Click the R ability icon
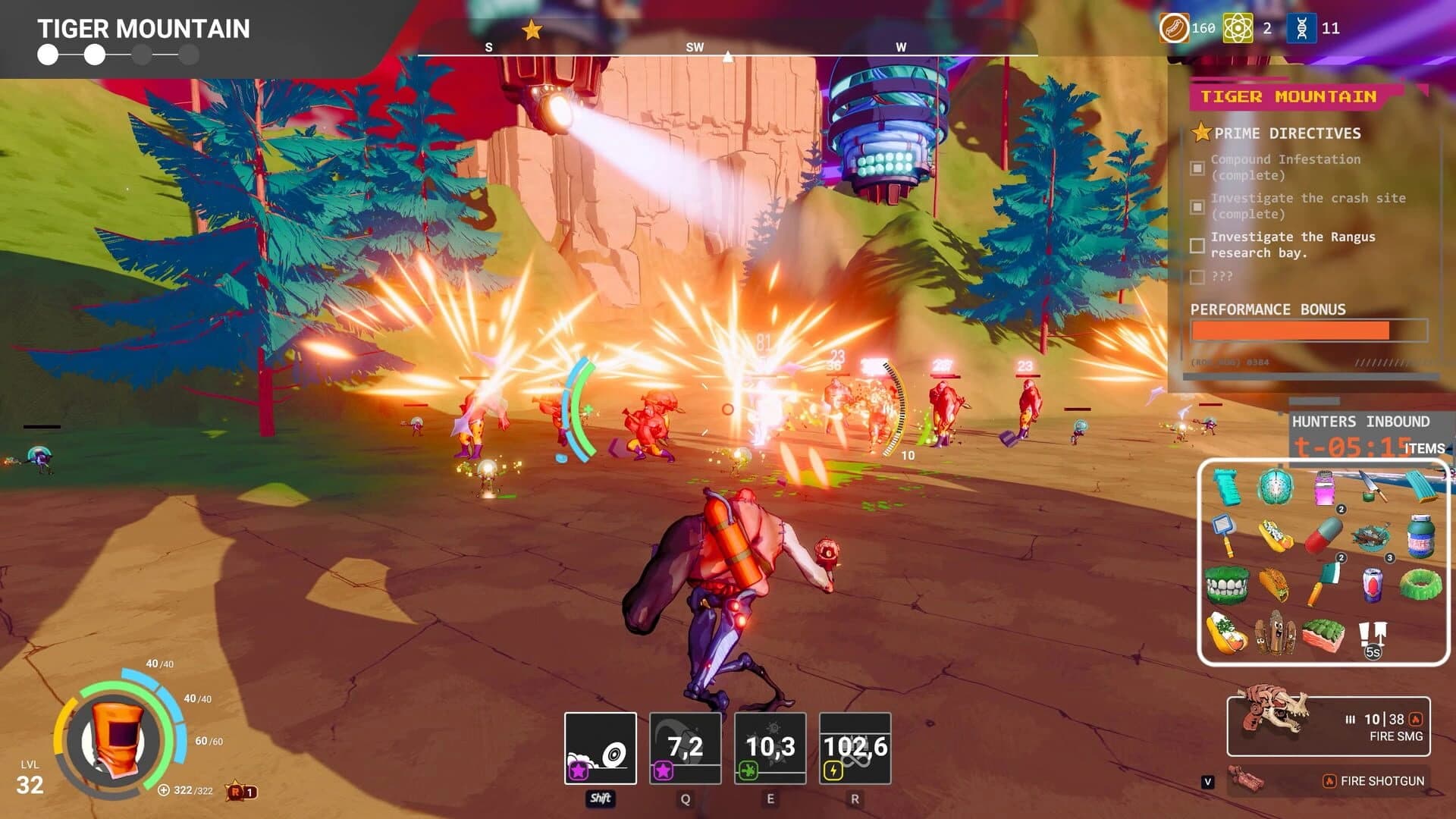Viewport: 1456px width, 819px height. click(855, 747)
